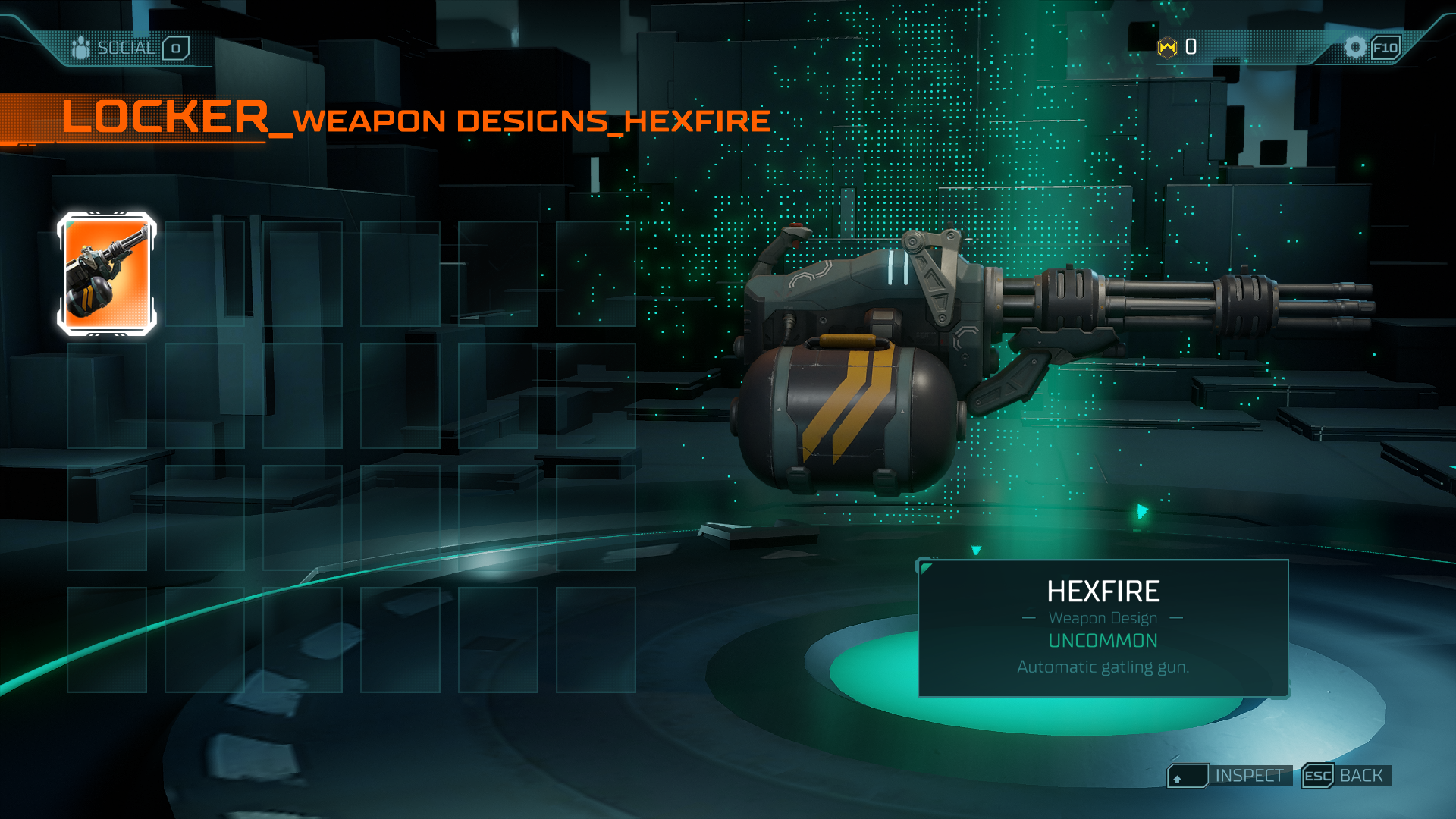Screen dimensions: 1456x819
Task: Click the Social friends icon
Action: click(80, 46)
